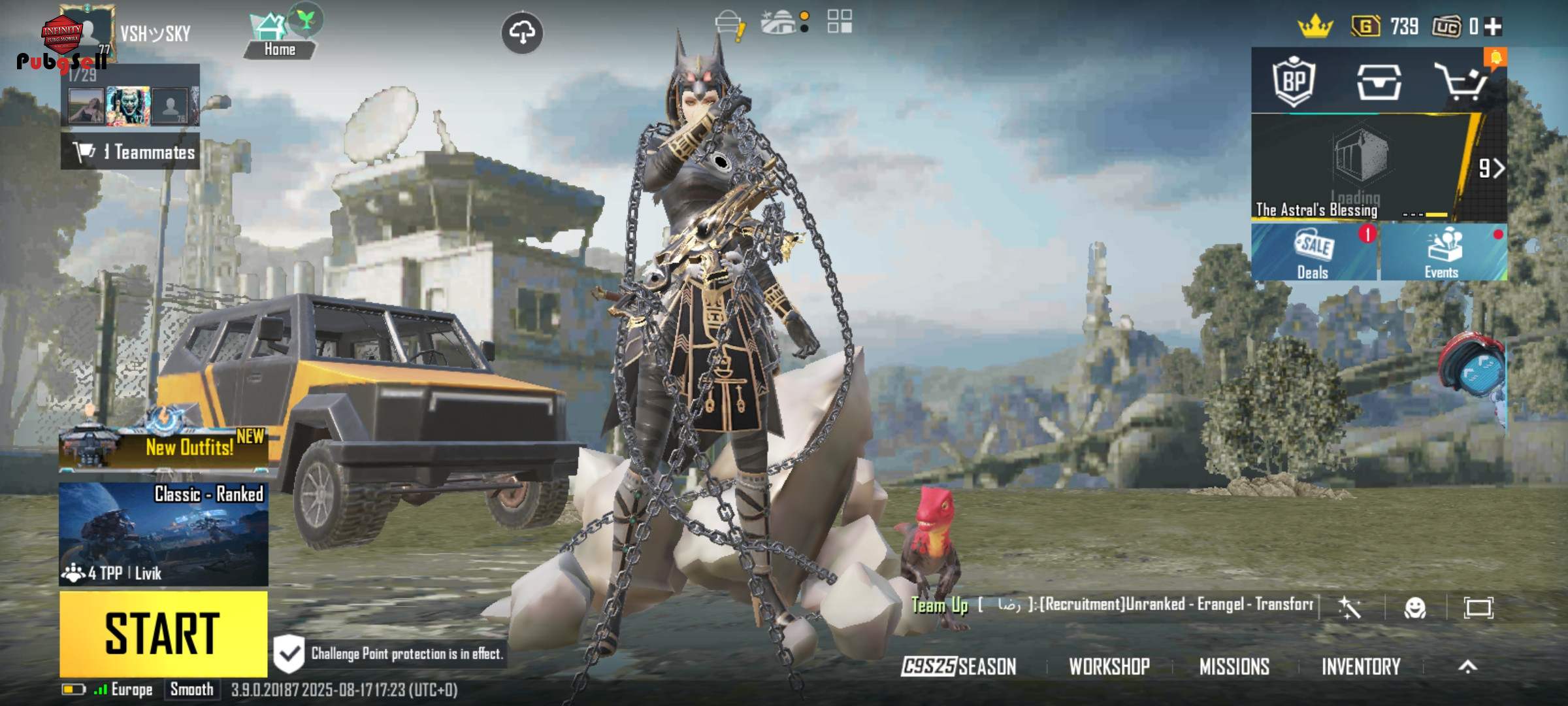Click the cloud download icon
This screenshot has width=1568, height=706.
(x=521, y=32)
